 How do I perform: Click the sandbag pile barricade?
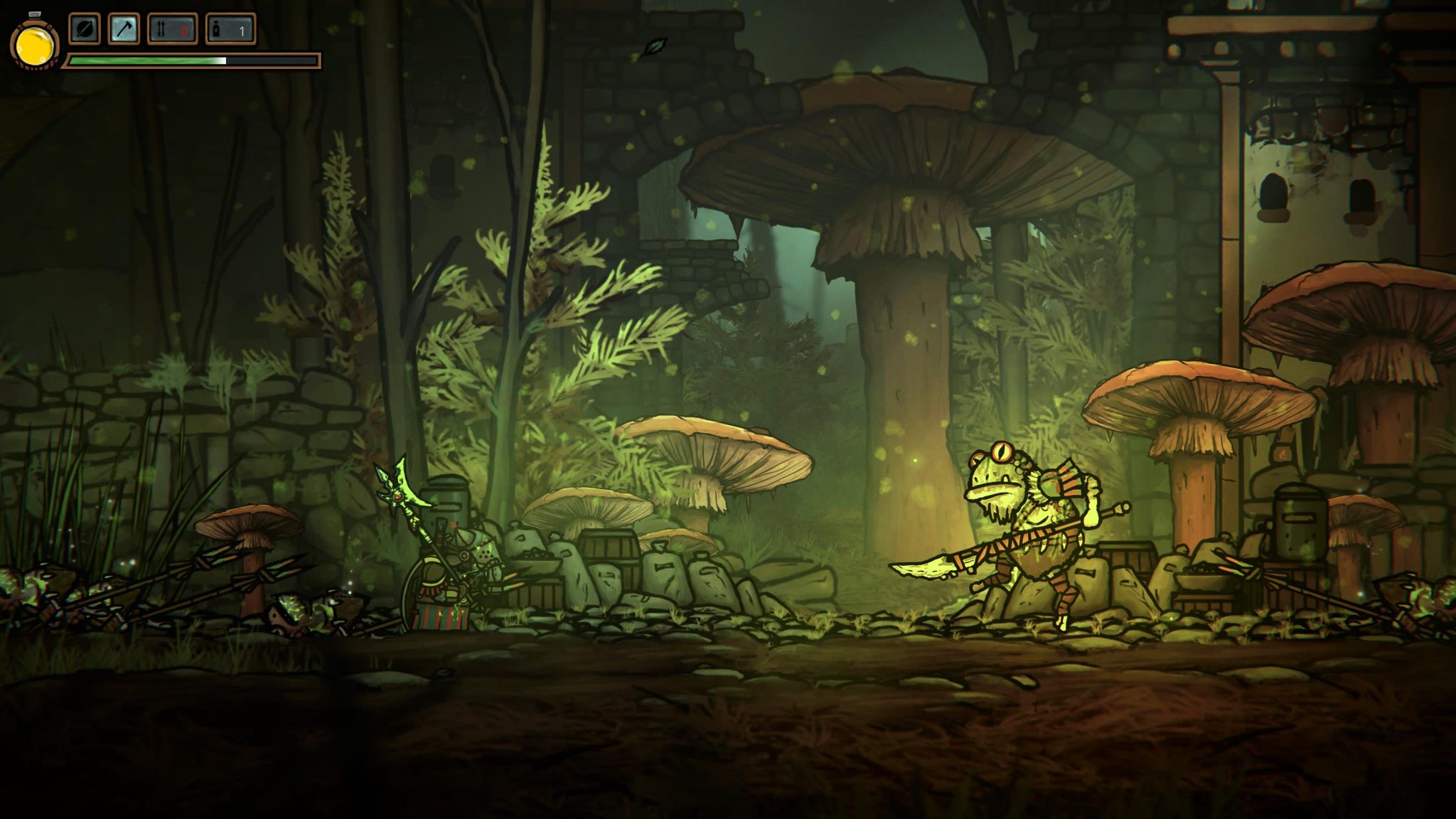click(690, 576)
